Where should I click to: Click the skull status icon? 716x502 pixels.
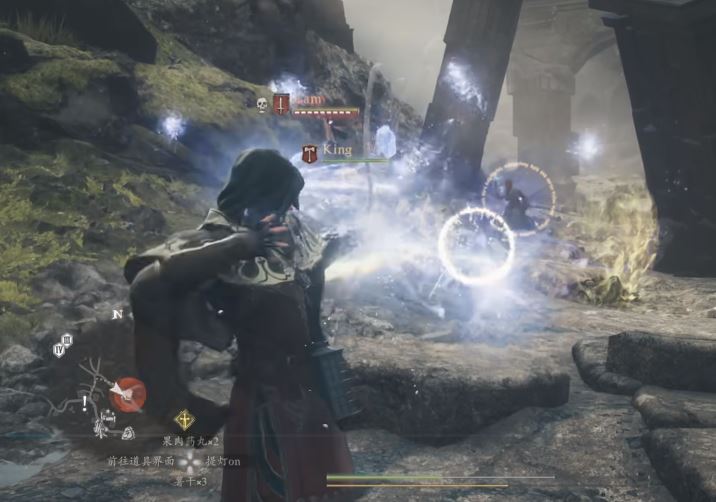[x=262, y=104]
